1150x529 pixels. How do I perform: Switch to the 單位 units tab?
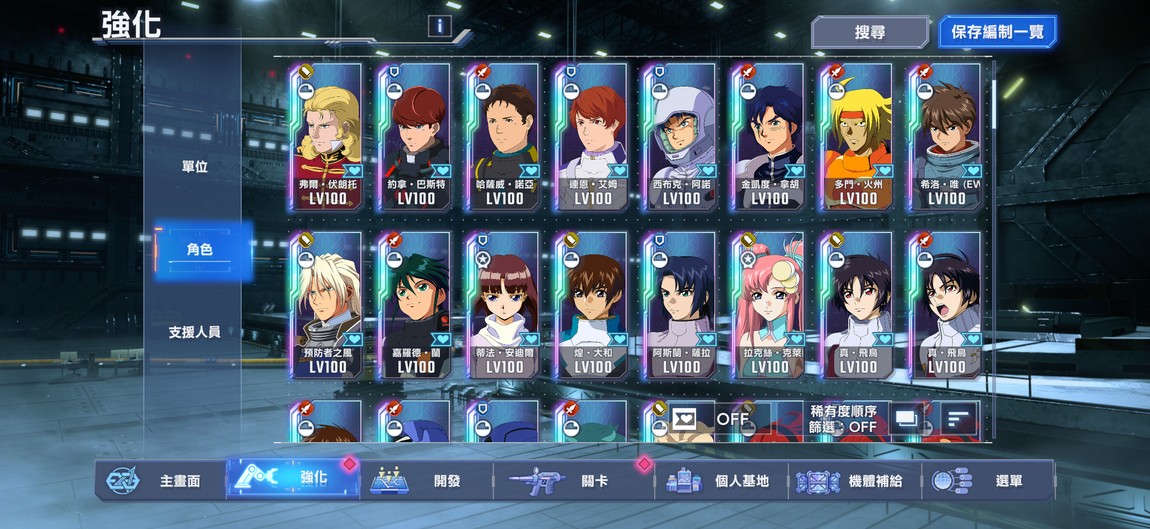coord(195,167)
